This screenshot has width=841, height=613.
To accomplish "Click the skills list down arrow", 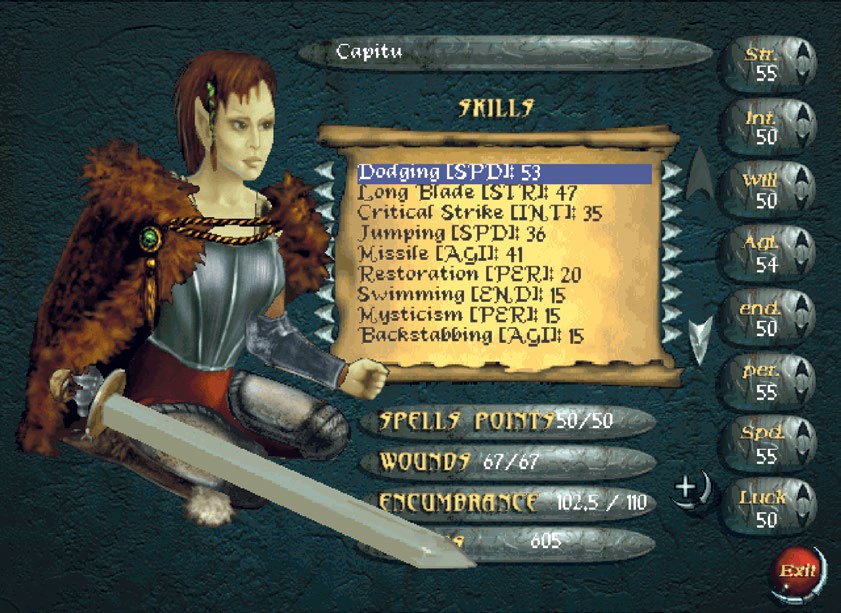I will coord(702,337).
